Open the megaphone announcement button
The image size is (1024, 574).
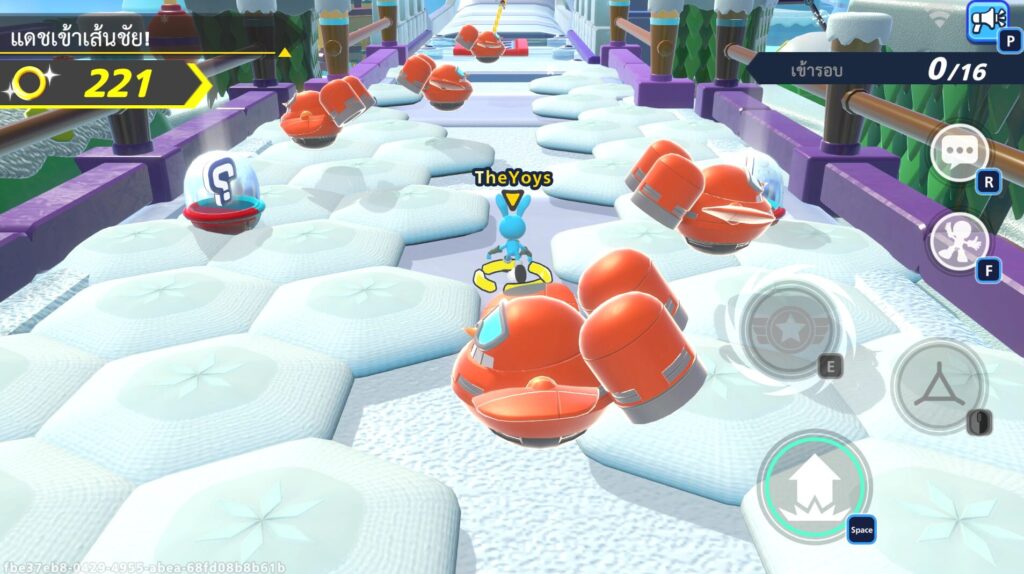click(988, 20)
